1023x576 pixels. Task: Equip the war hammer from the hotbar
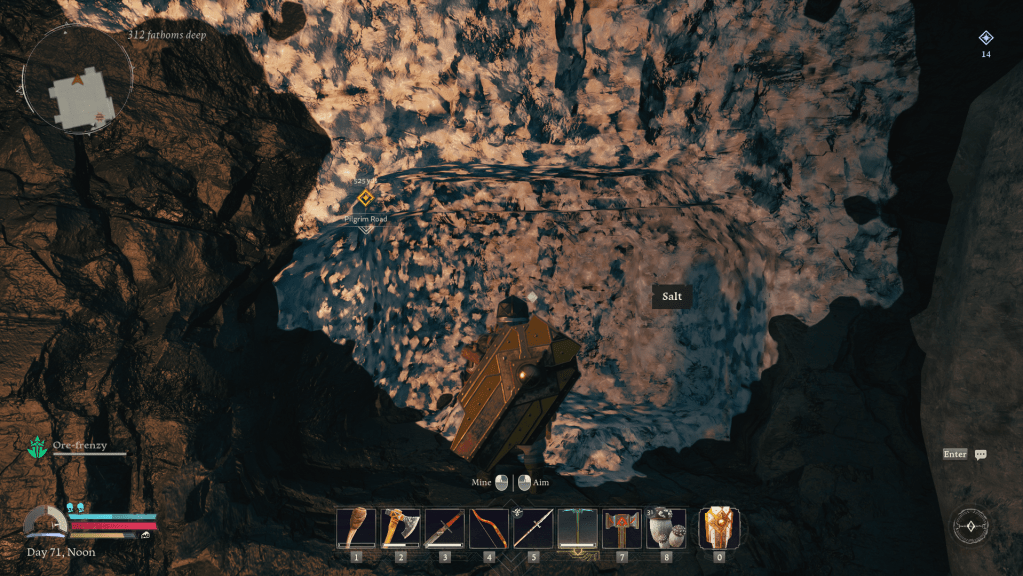[622, 528]
